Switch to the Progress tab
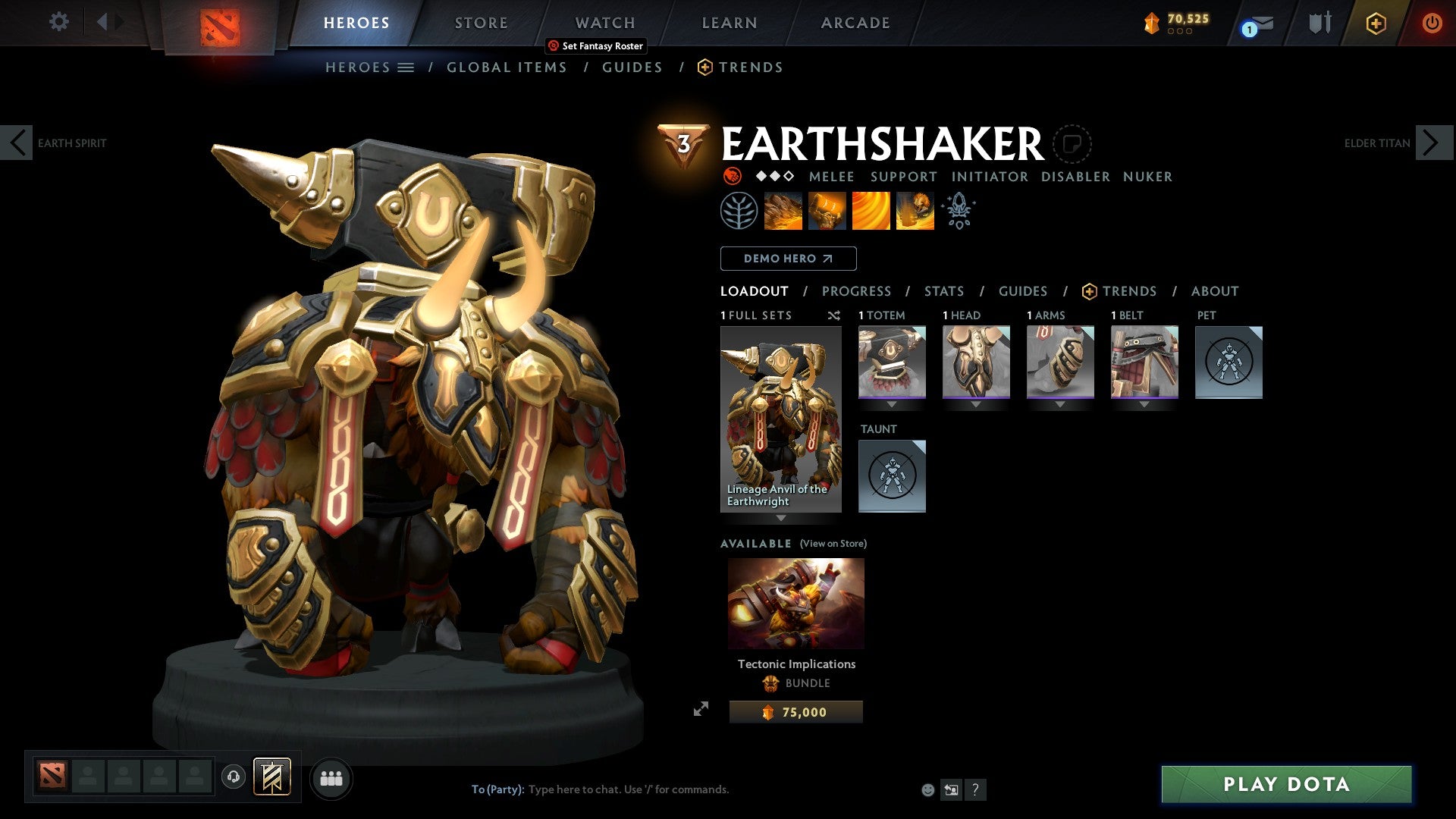 click(857, 290)
